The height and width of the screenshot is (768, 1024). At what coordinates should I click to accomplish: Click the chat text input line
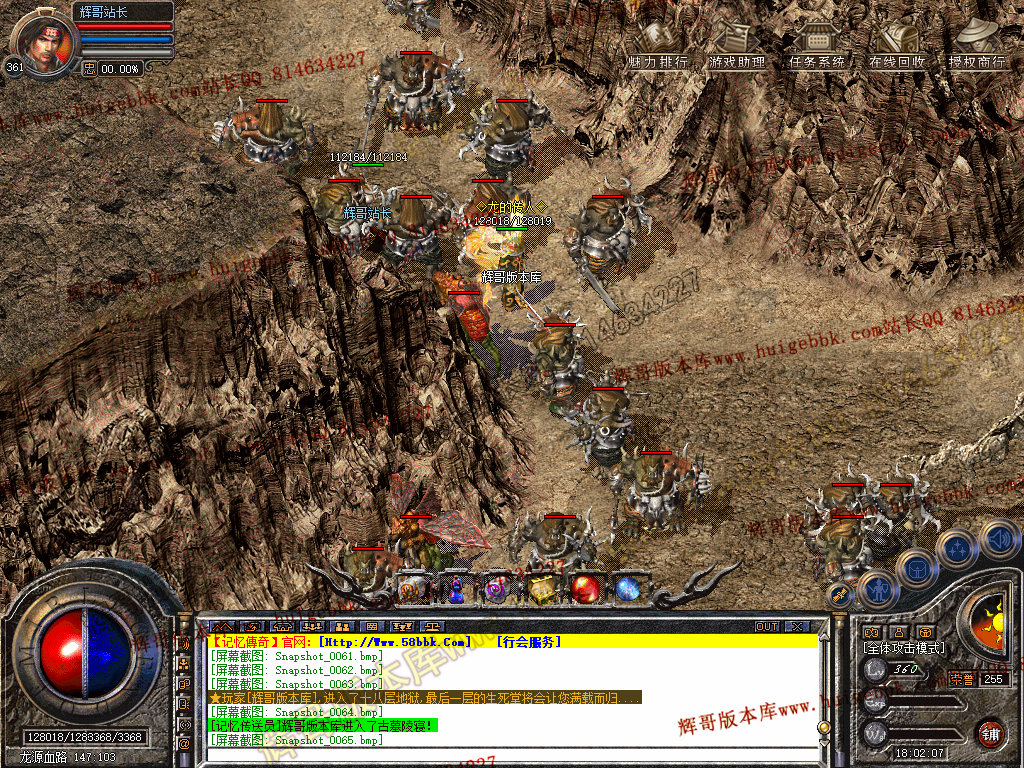point(510,755)
